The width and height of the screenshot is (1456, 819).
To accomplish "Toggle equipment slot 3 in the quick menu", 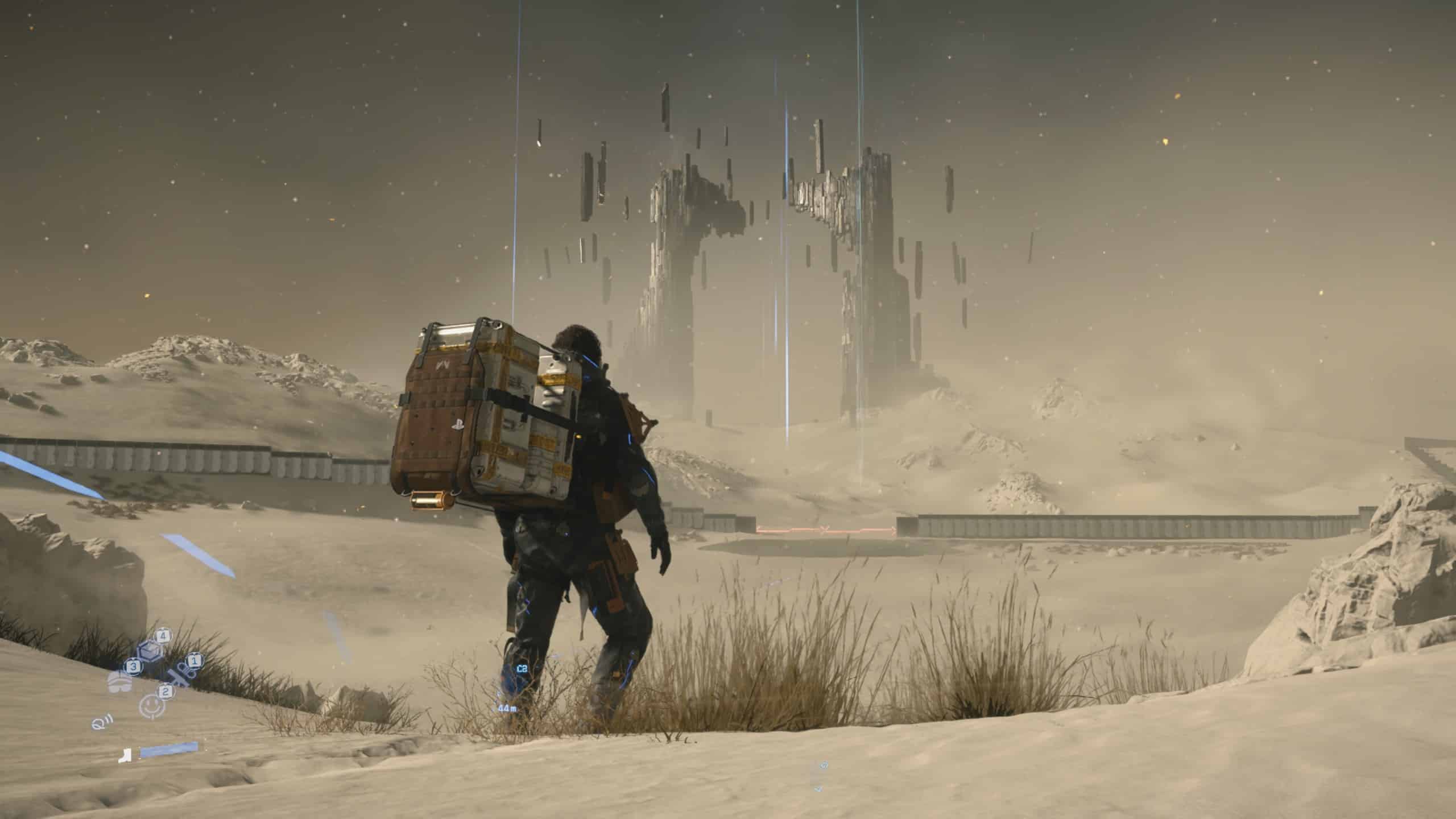I will 133,667.
